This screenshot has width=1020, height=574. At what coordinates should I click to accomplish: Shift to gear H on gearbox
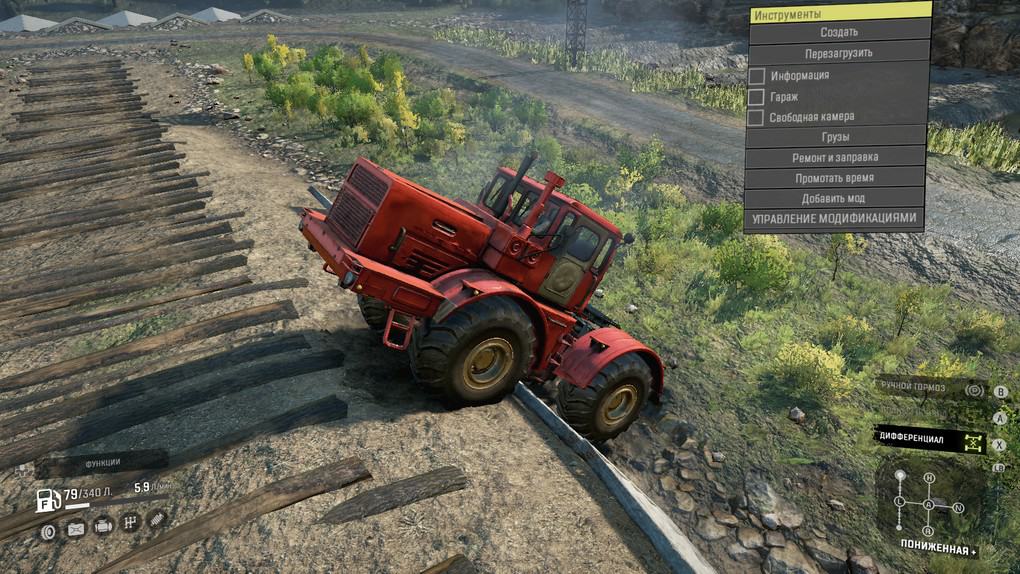(x=929, y=478)
